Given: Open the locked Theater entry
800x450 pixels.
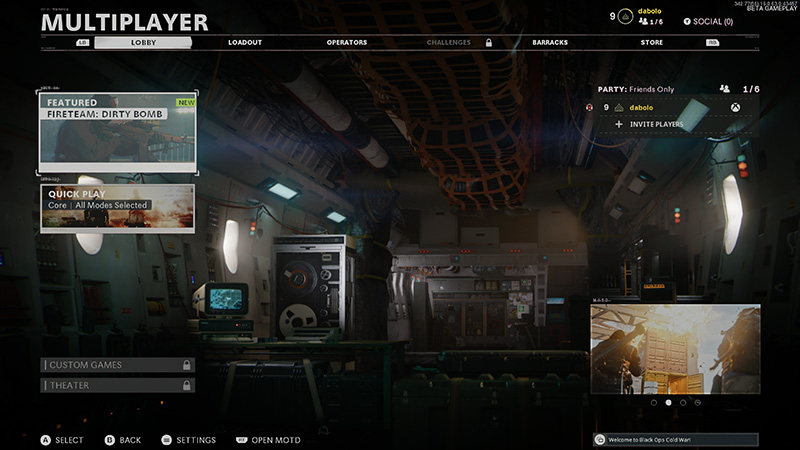Looking at the screenshot, I should coord(118,385).
